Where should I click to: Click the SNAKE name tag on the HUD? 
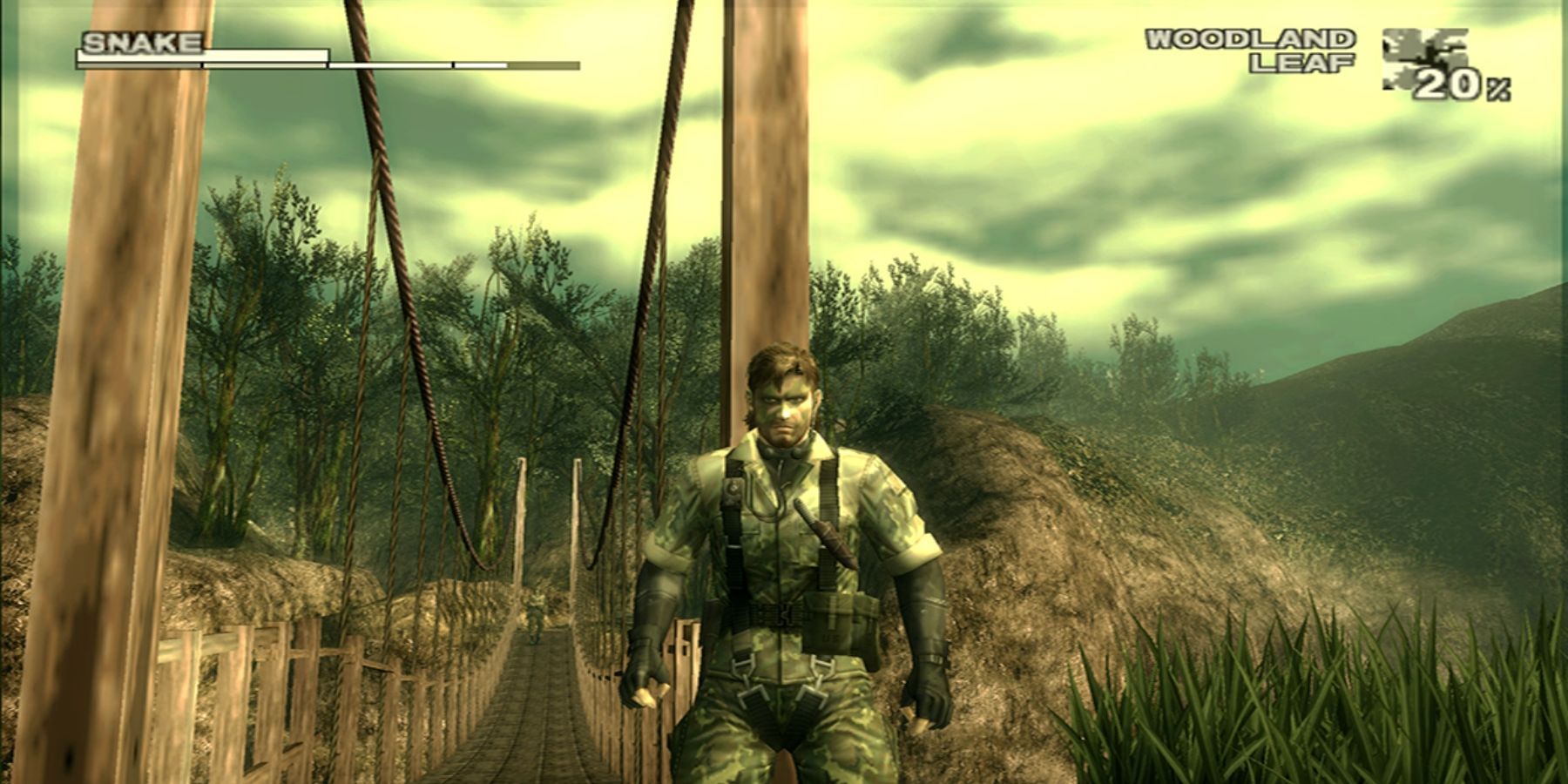tap(144, 39)
